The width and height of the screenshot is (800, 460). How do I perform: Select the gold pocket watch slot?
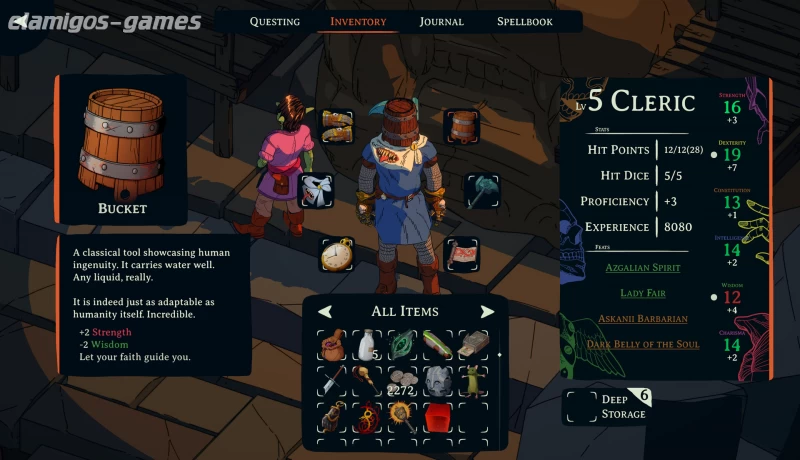click(337, 254)
